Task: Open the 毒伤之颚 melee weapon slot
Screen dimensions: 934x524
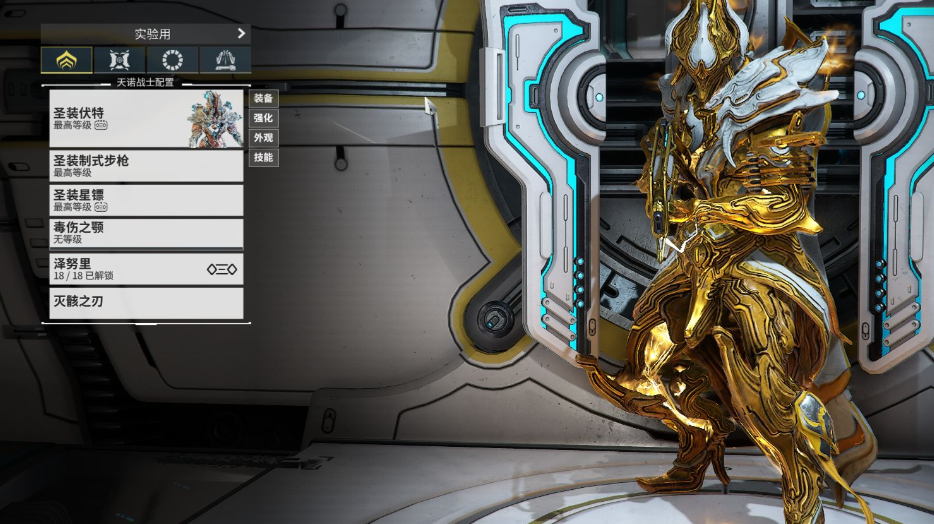Action: click(147, 233)
